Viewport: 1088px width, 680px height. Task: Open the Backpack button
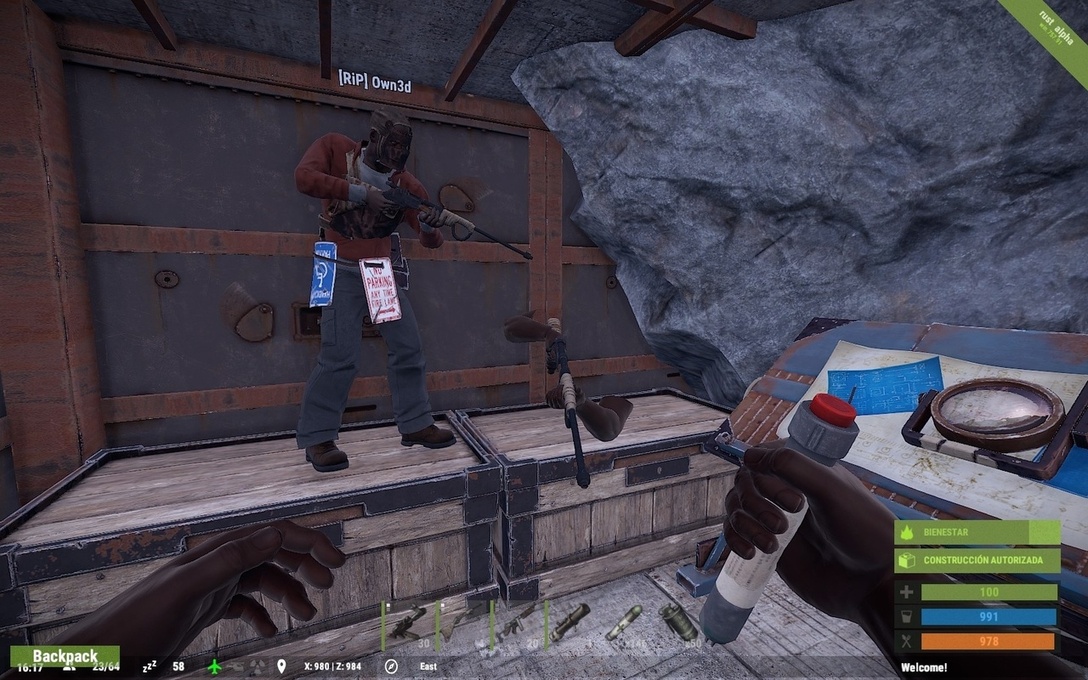(65, 656)
